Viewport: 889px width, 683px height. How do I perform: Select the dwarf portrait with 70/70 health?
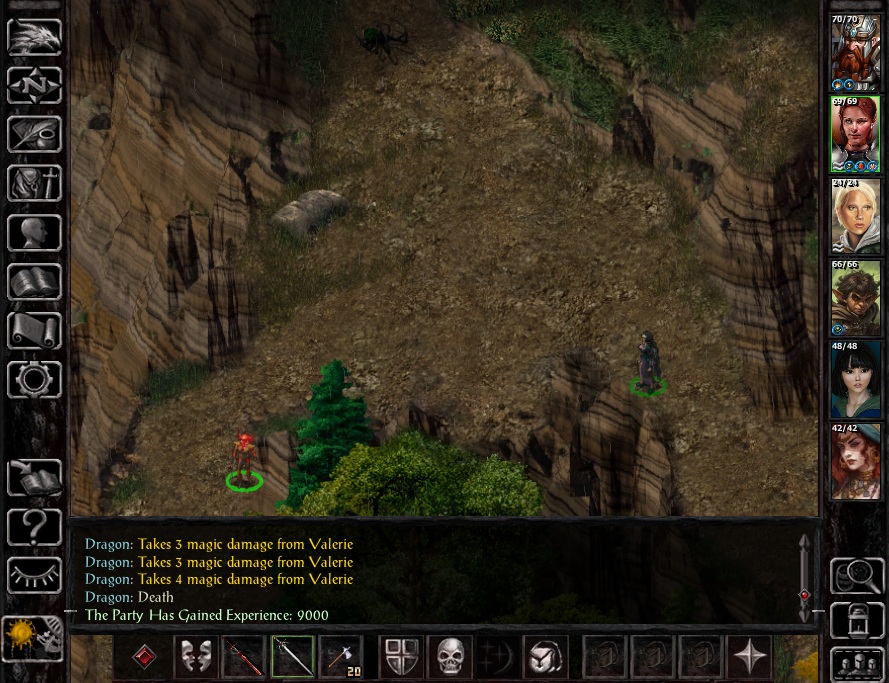[856, 53]
